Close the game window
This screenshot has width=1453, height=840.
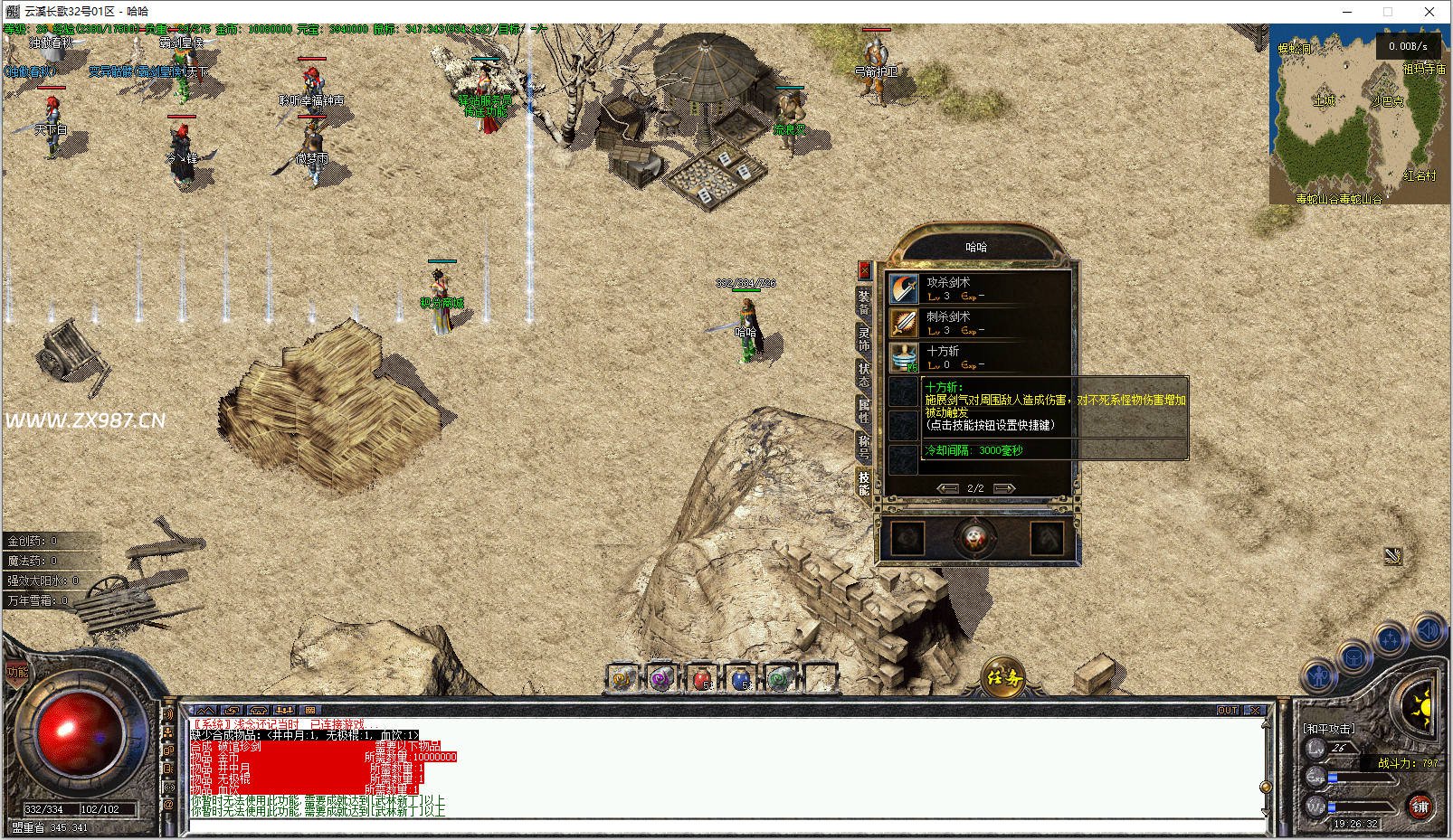1429,12
